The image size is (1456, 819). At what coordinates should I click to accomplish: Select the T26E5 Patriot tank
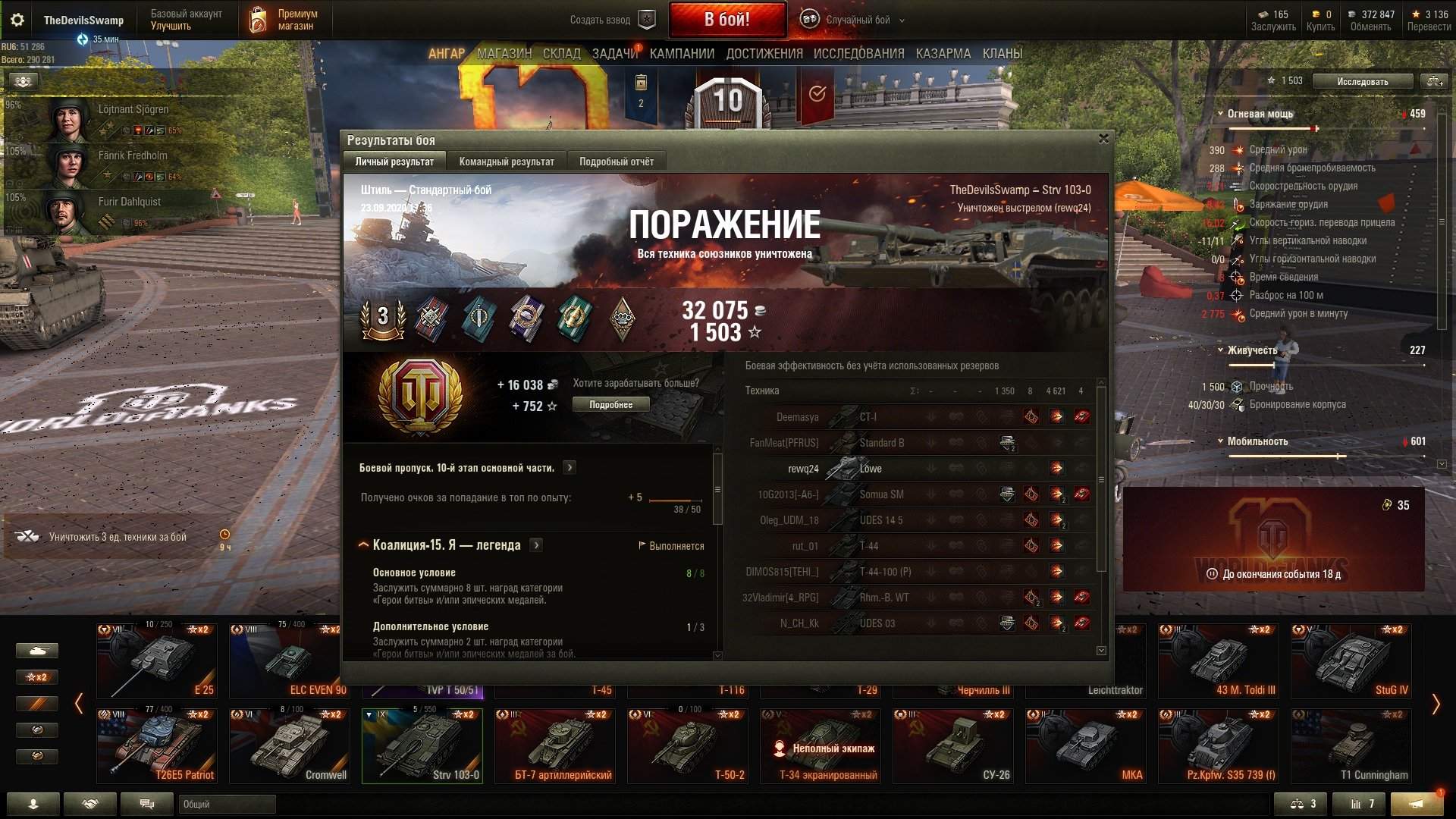pyautogui.click(x=157, y=745)
